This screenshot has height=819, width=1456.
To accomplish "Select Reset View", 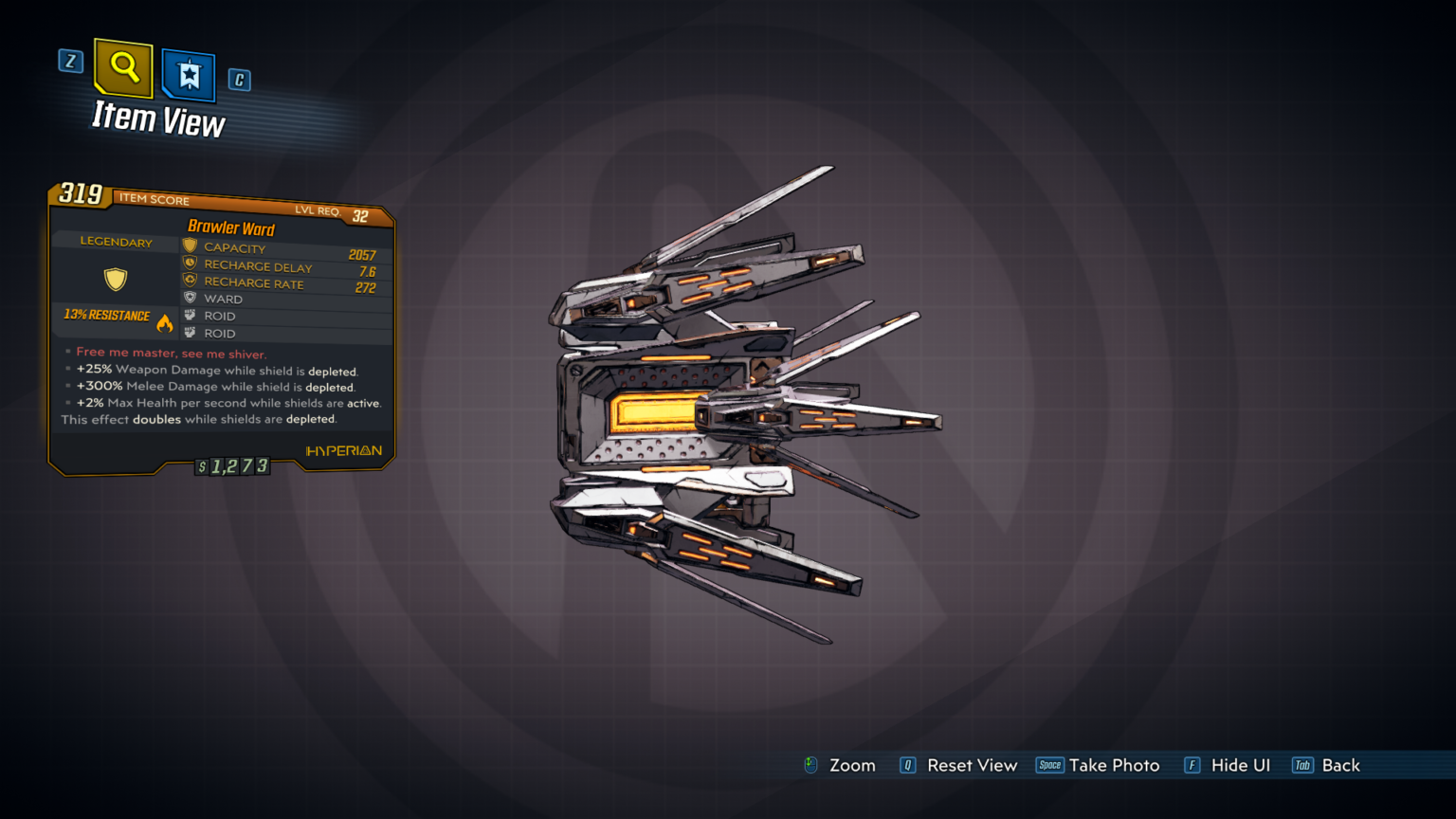I will [972, 765].
